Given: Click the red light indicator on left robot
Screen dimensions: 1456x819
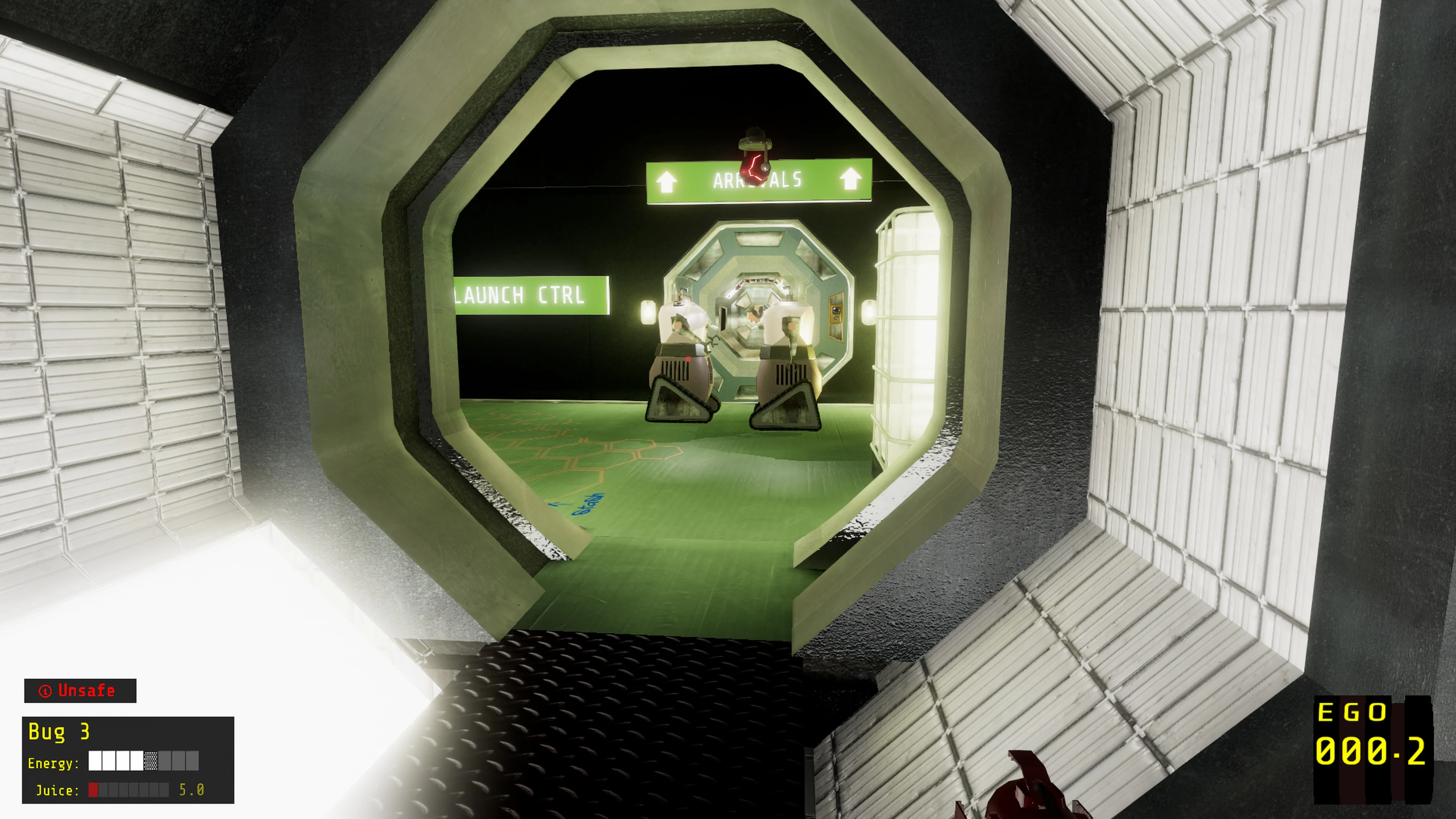Looking at the screenshot, I should point(688,359).
